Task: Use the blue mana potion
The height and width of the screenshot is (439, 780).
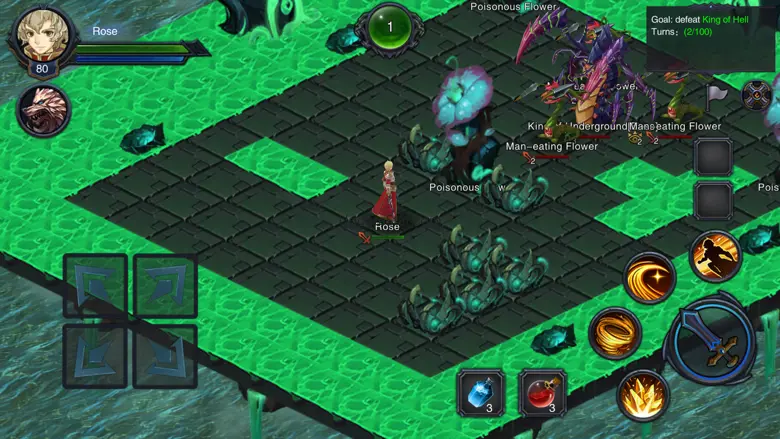Action: click(481, 392)
